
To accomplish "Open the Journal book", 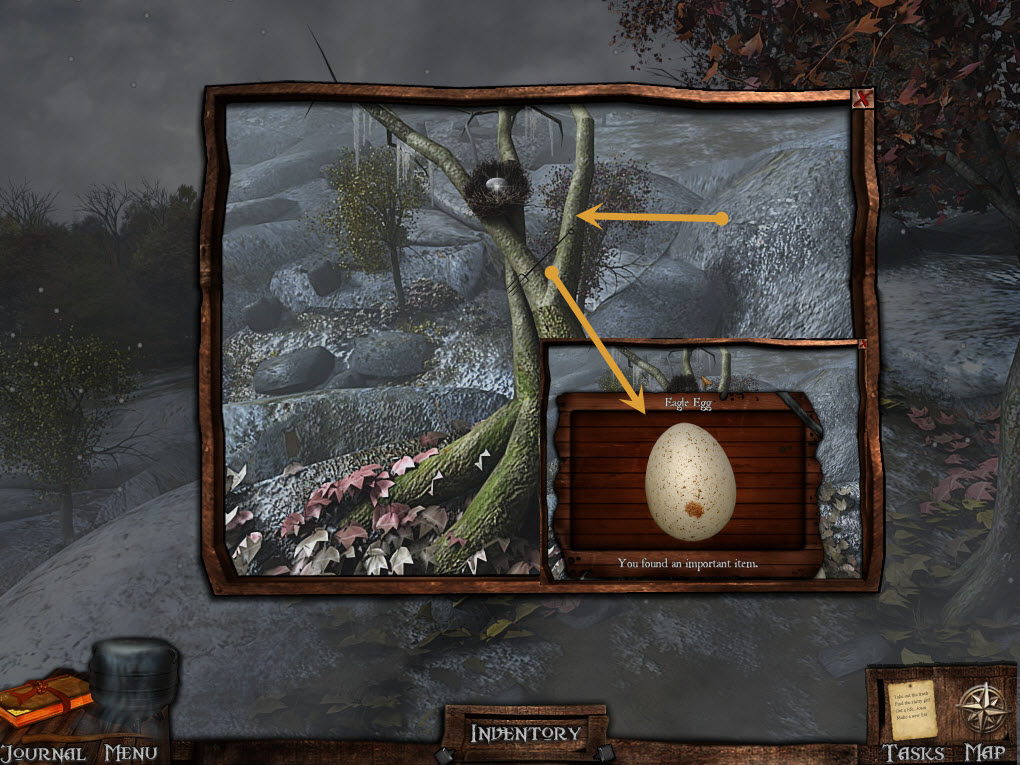I will 43,700.
